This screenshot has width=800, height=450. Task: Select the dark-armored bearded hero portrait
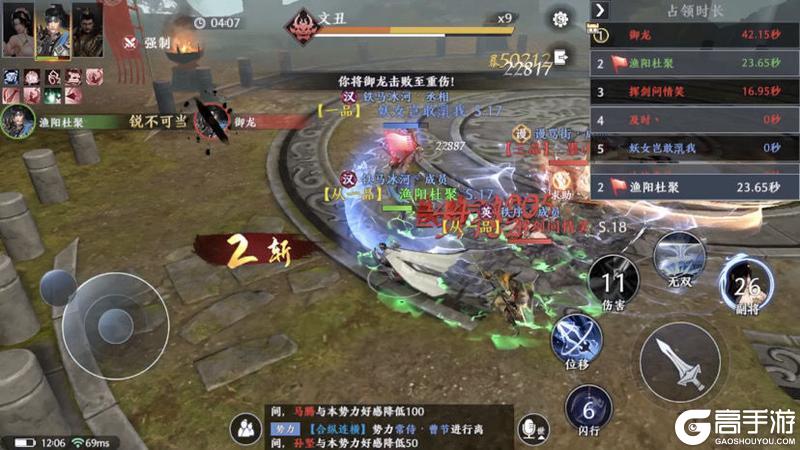tap(86, 30)
